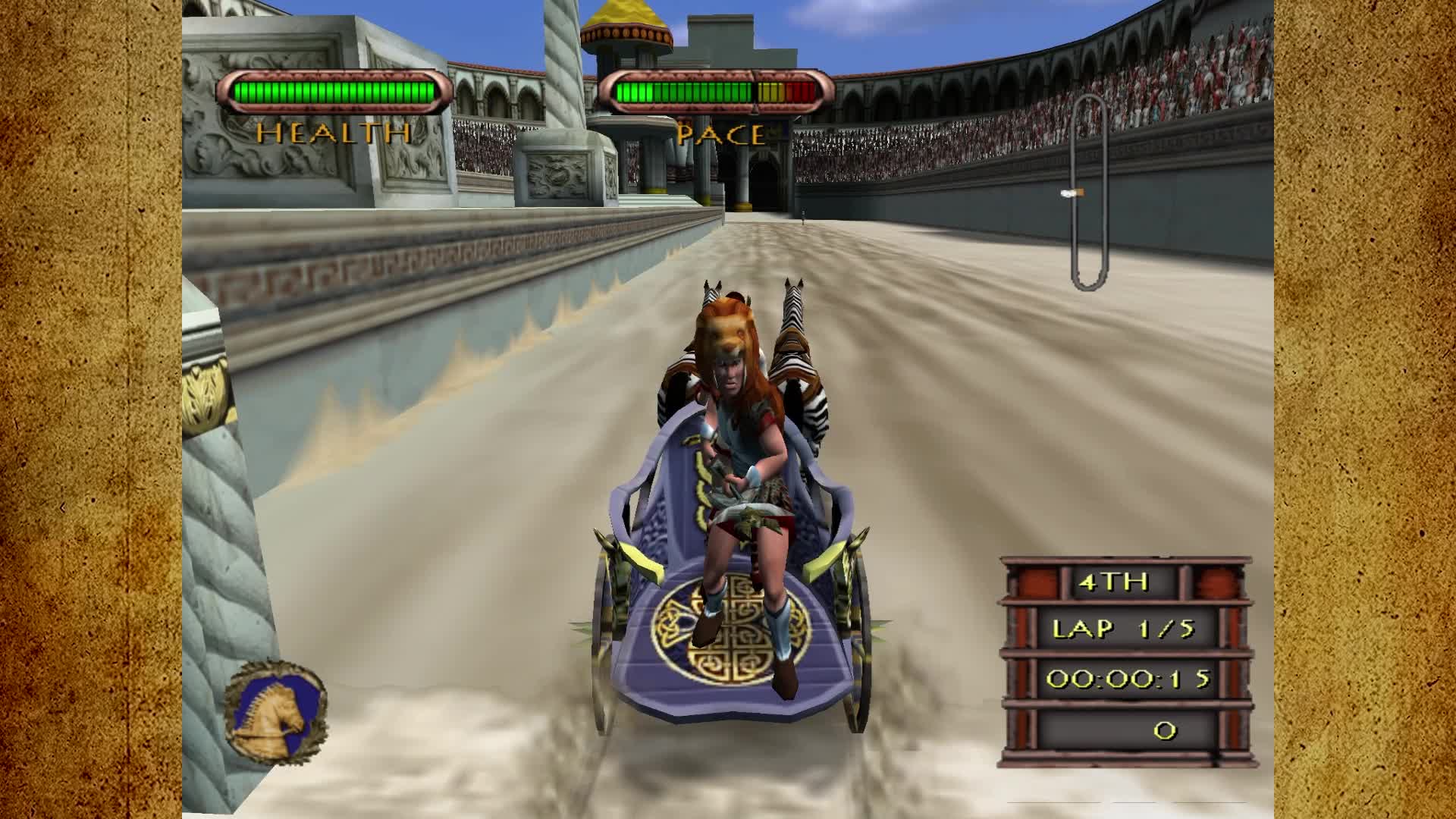This screenshot has width=1456, height=819.
Task: Select the horse head emblem icon
Action: coord(276,712)
